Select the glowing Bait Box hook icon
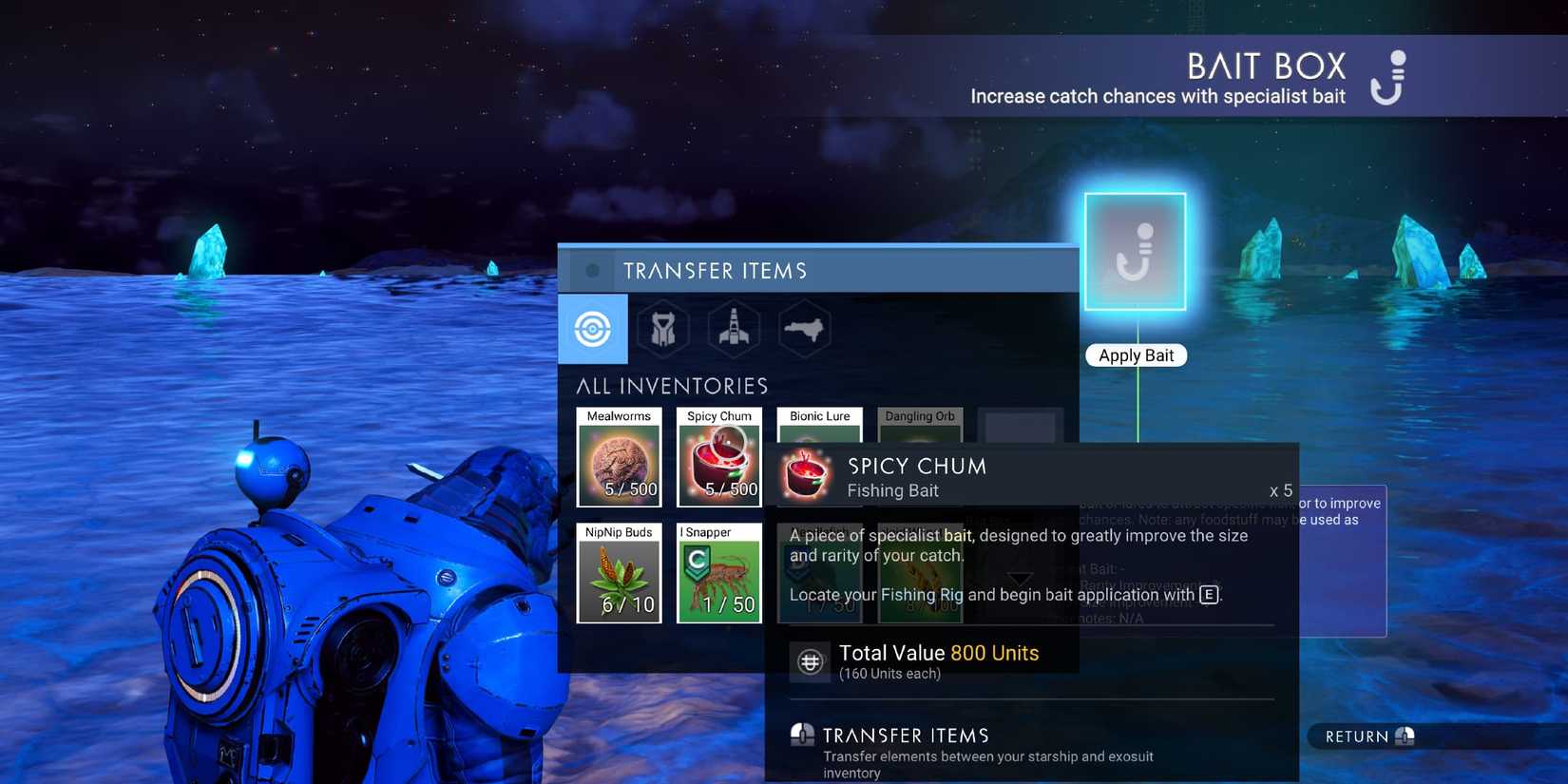Image resolution: width=1568 pixels, height=784 pixels. tap(1136, 251)
